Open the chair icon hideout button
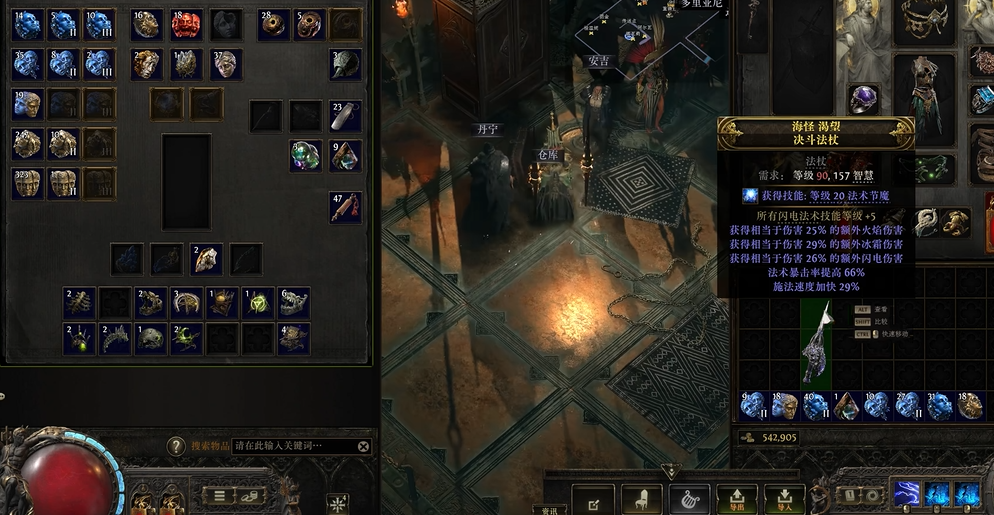Viewport: 994px width, 515px height. pos(642,499)
